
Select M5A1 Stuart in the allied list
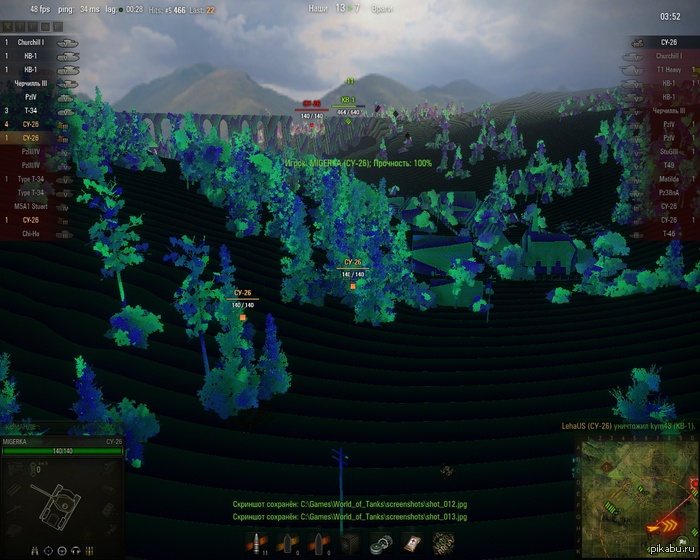tap(29, 206)
